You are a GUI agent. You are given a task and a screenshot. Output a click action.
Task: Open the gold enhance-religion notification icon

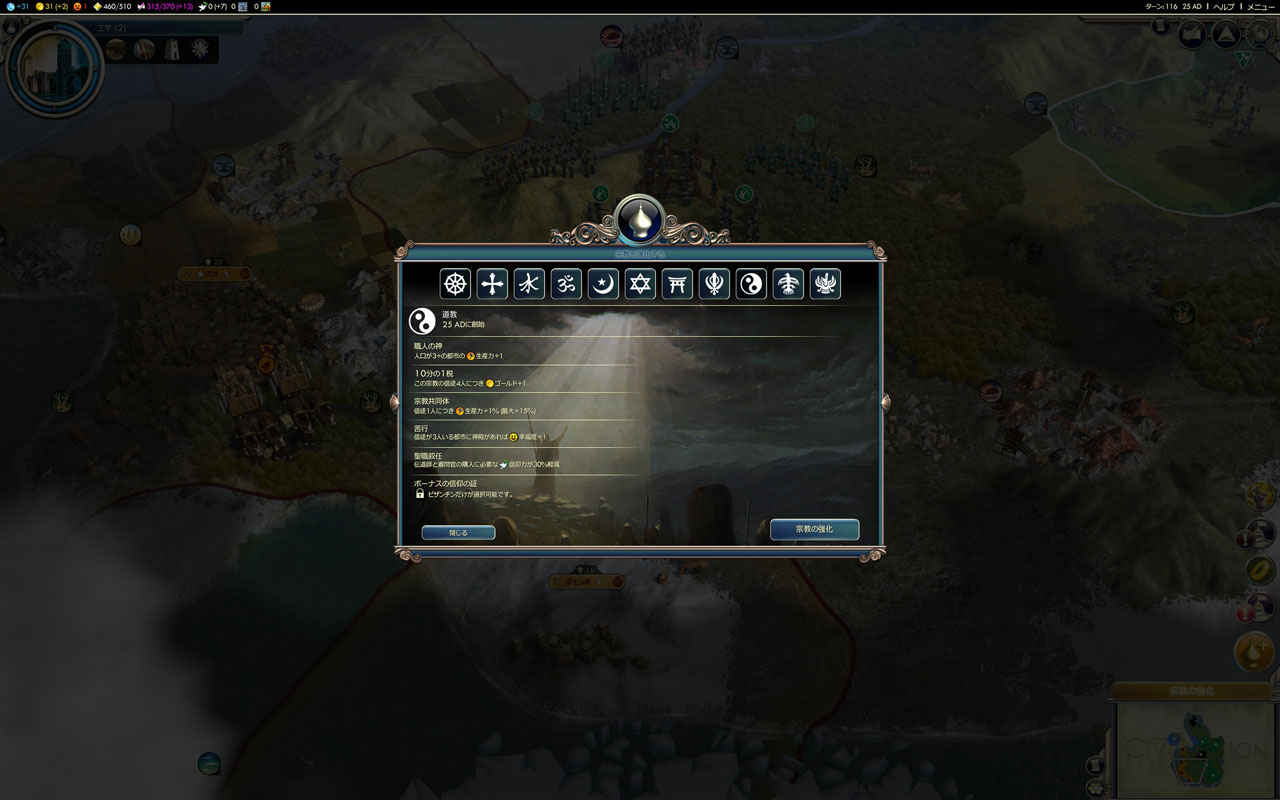[x=1254, y=652]
